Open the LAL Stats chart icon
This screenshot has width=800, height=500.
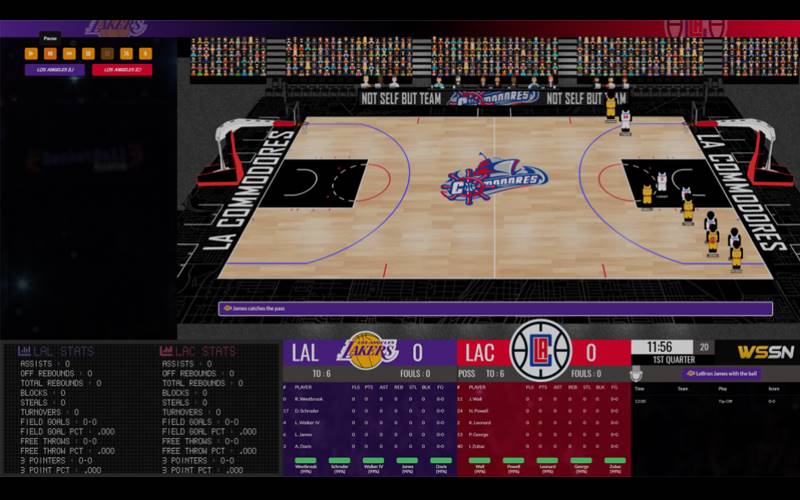point(24,351)
